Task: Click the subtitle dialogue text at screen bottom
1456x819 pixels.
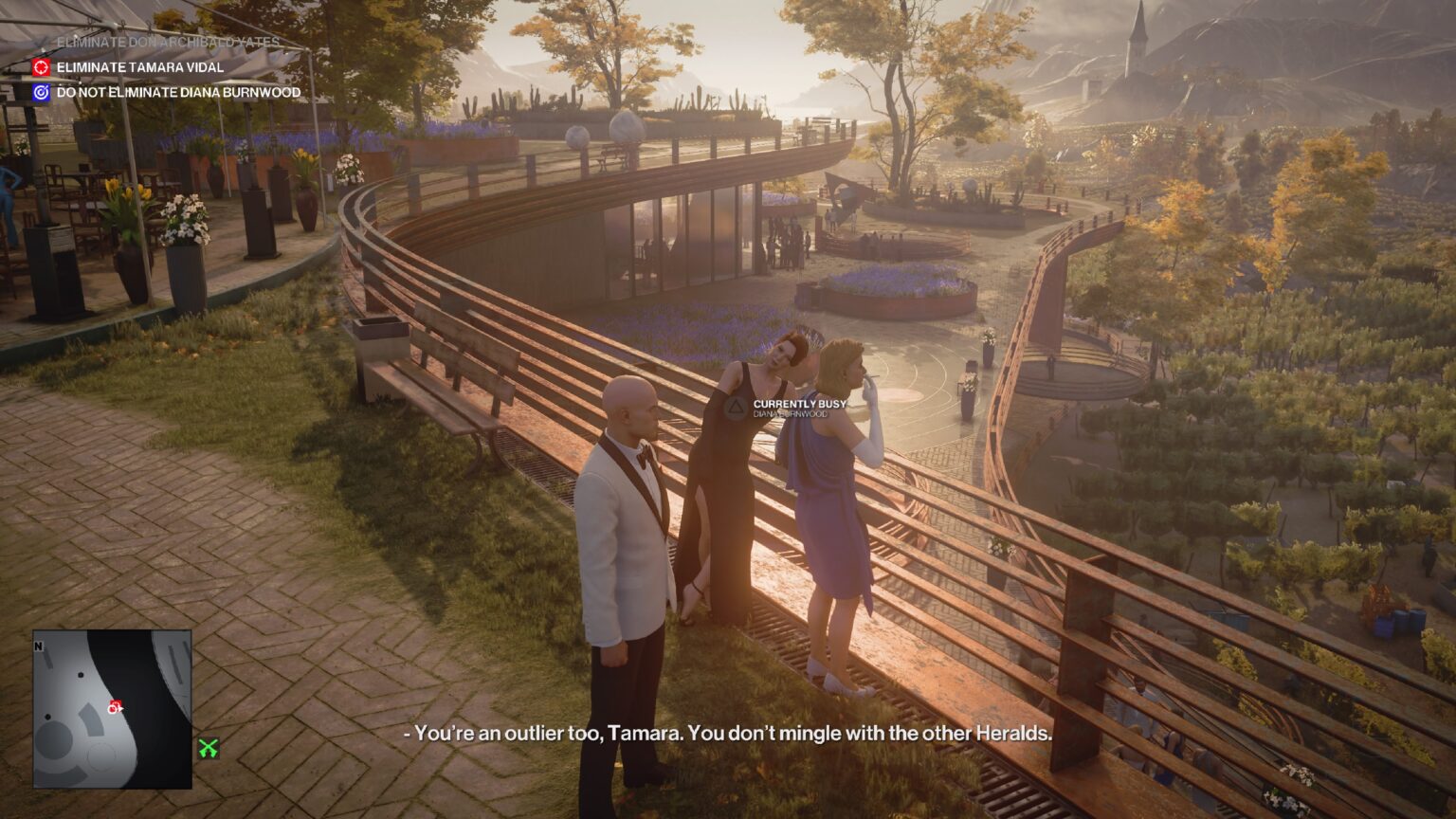Action: (x=728, y=734)
